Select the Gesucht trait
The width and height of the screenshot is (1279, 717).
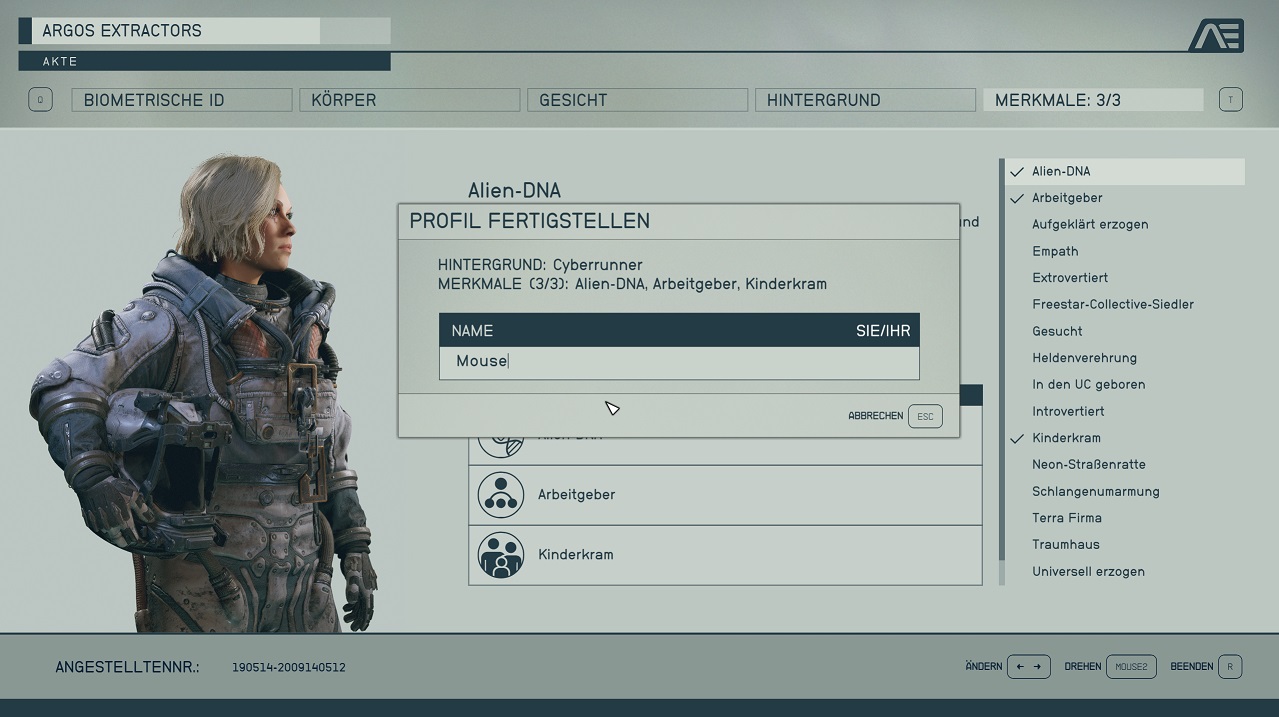(x=1057, y=331)
